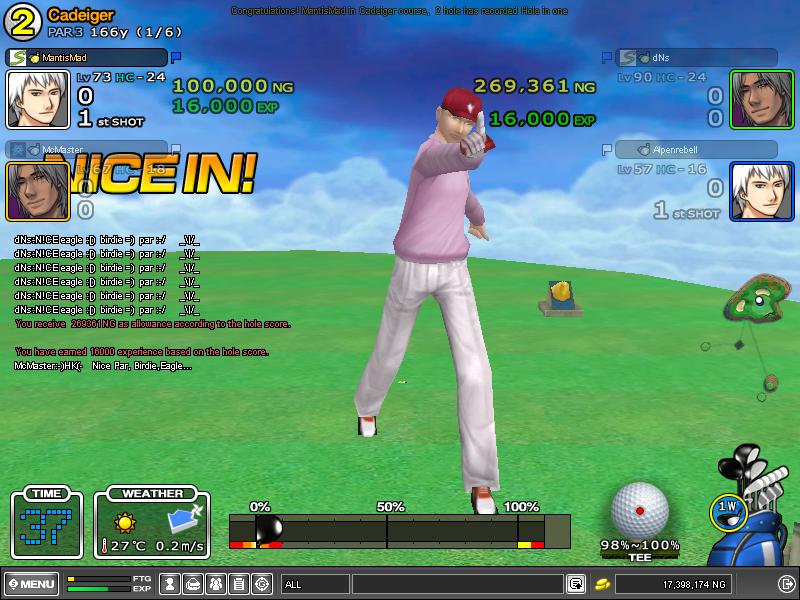The width and height of the screenshot is (800, 600).
Task: Click the golf ball impact point selector
Action: tap(640, 511)
